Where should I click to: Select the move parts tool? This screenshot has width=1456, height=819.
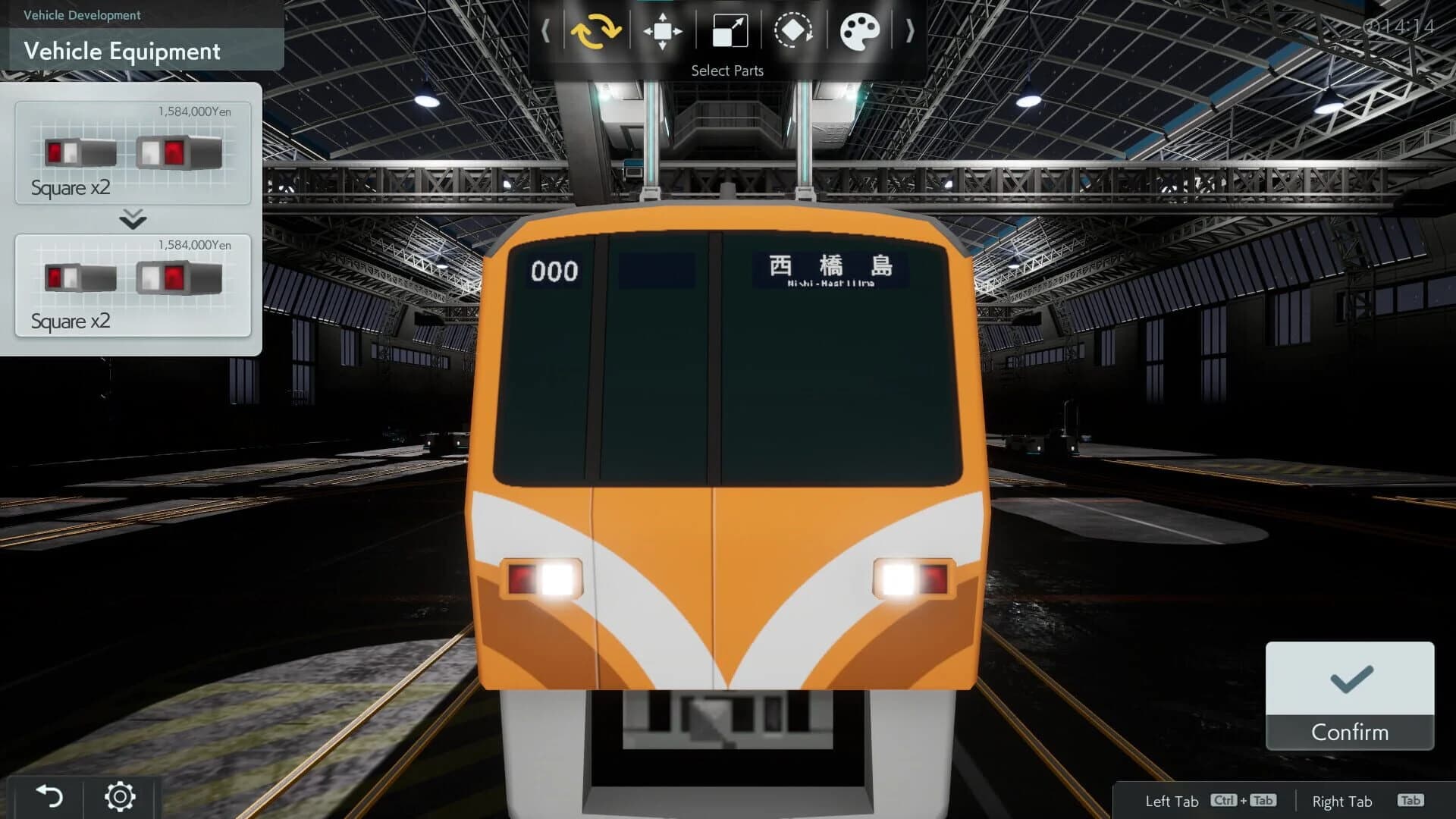pyautogui.click(x=661, y=30)
